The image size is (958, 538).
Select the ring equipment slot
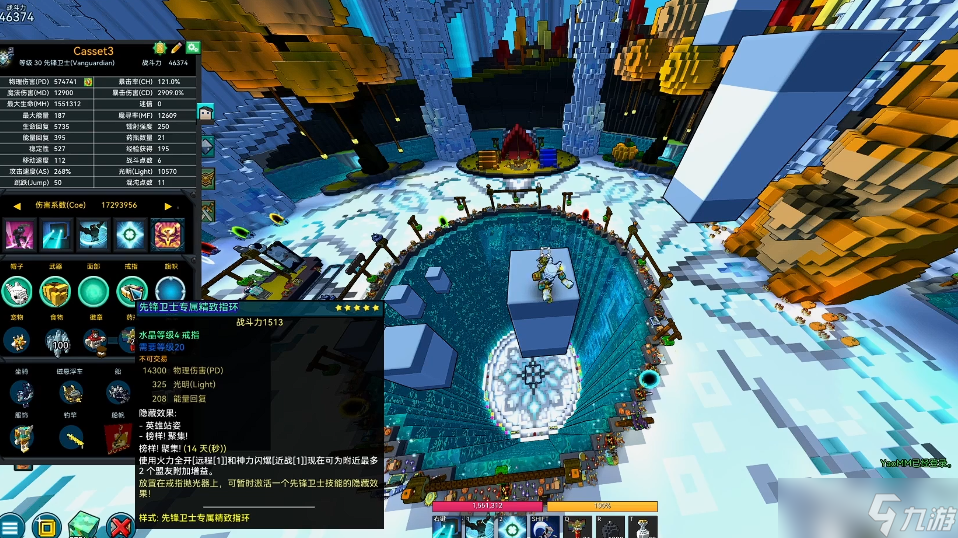(131, 291)
